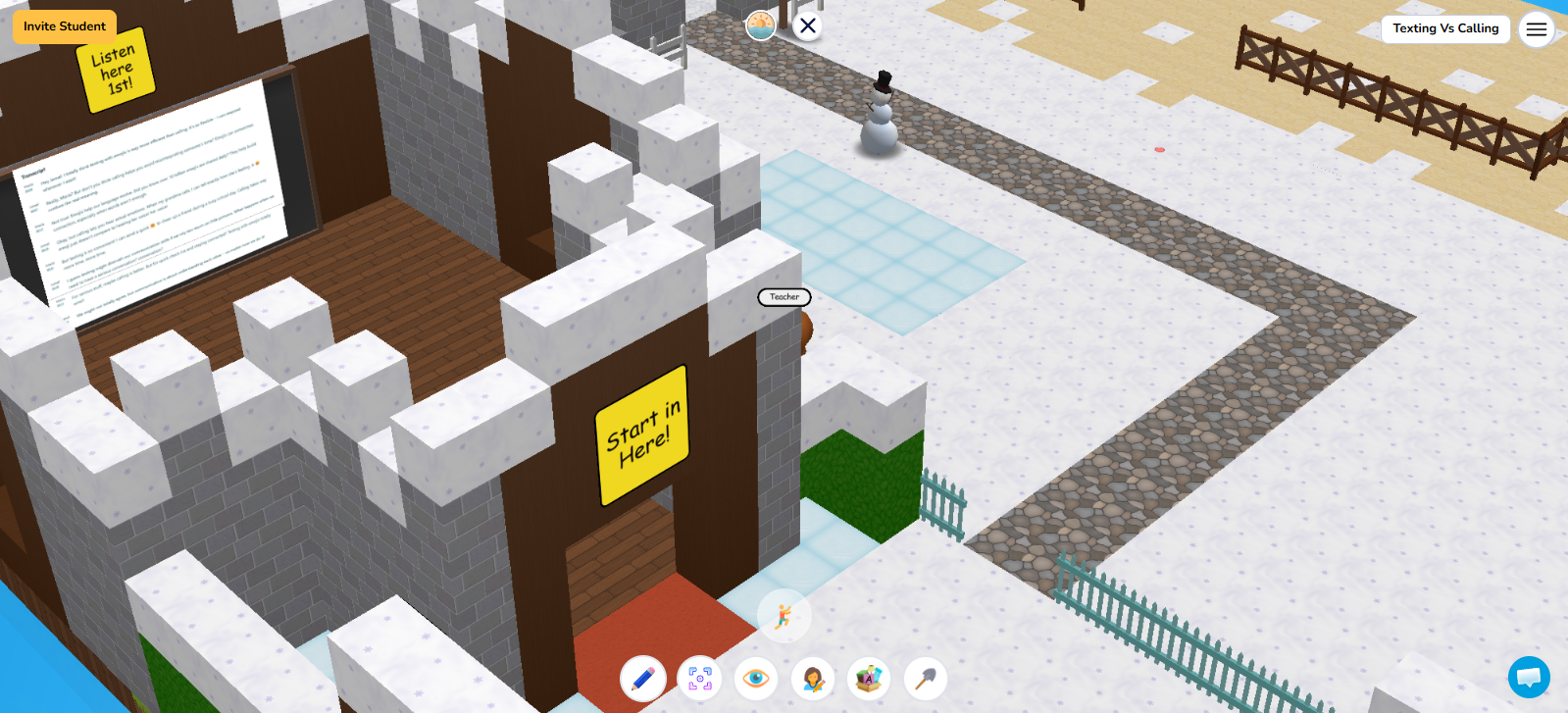Click the Invite Student button
Image resolution: width=1568 pixels, height=713 pixels.
click(64, 26)
